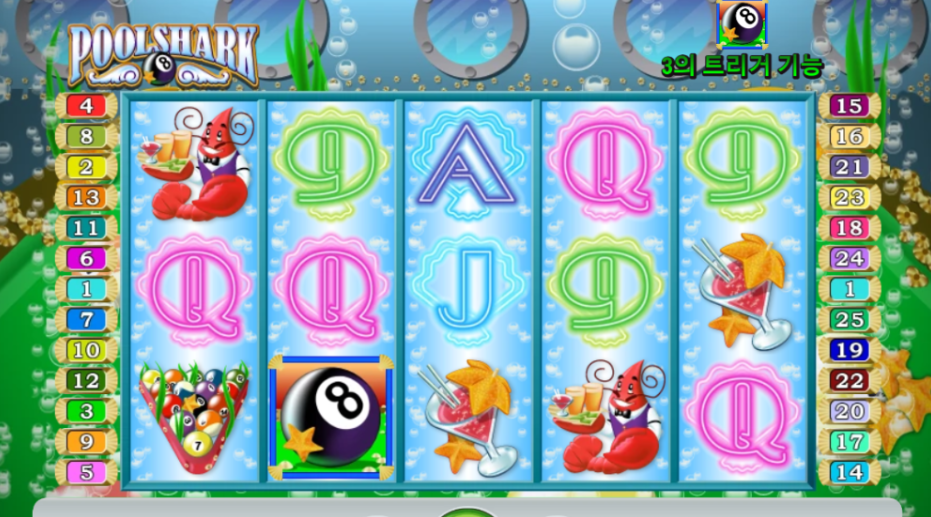Click the pink payline 5 marker
This screenshot has height=517, width=931.
[x=87, y=472]
